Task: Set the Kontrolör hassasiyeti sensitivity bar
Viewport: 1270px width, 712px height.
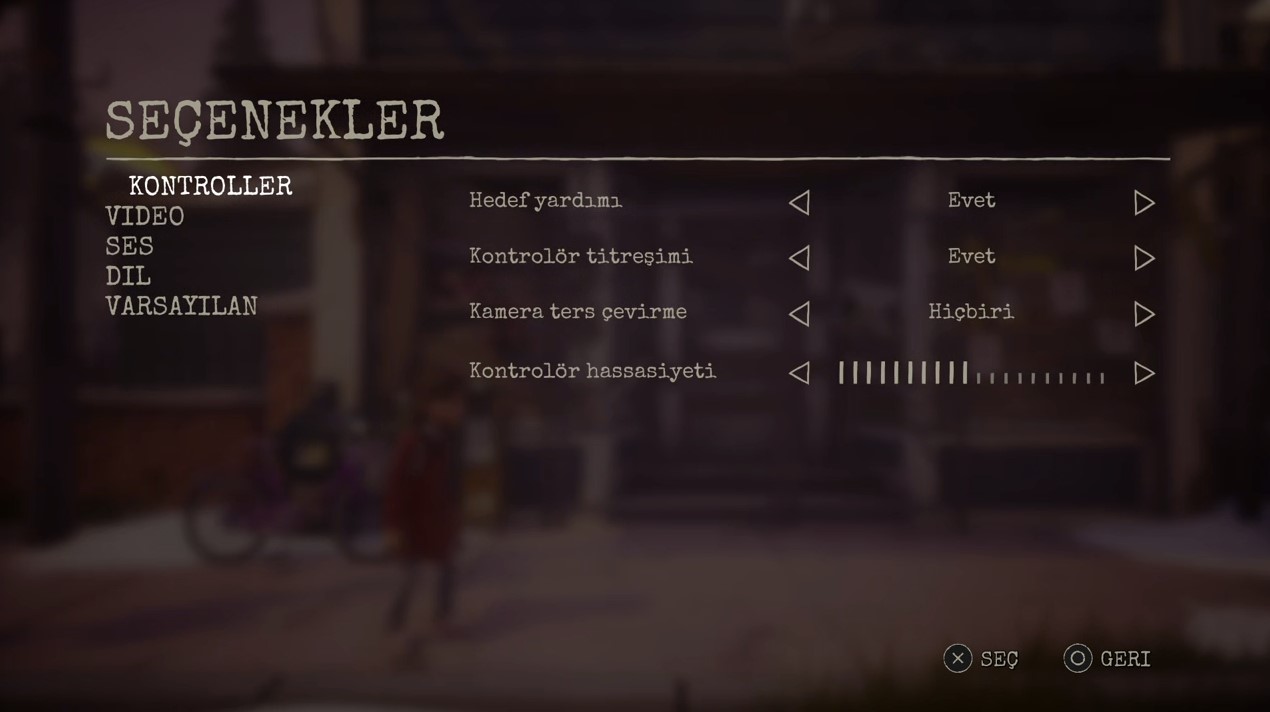Action: tap(971, 374)
